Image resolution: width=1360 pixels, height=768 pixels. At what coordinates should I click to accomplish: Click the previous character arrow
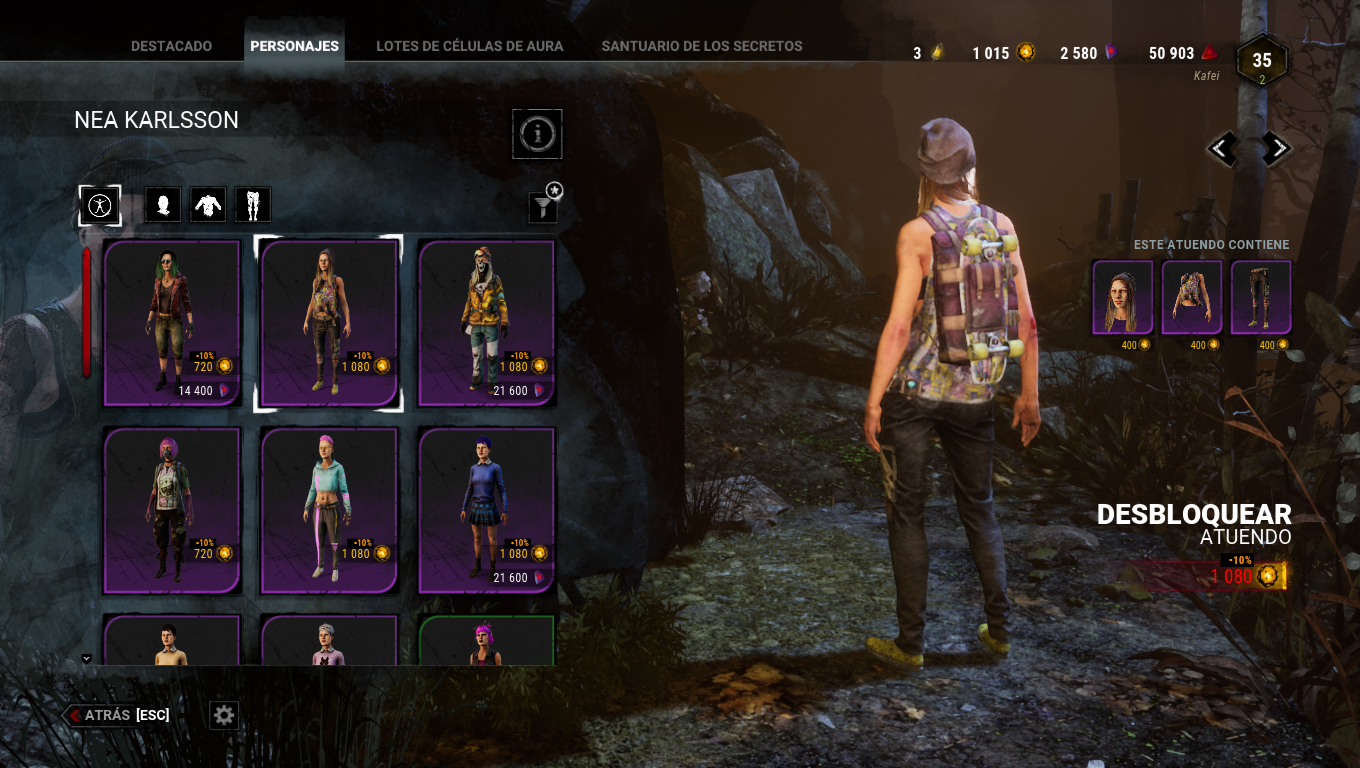[x=1222, y=148]
